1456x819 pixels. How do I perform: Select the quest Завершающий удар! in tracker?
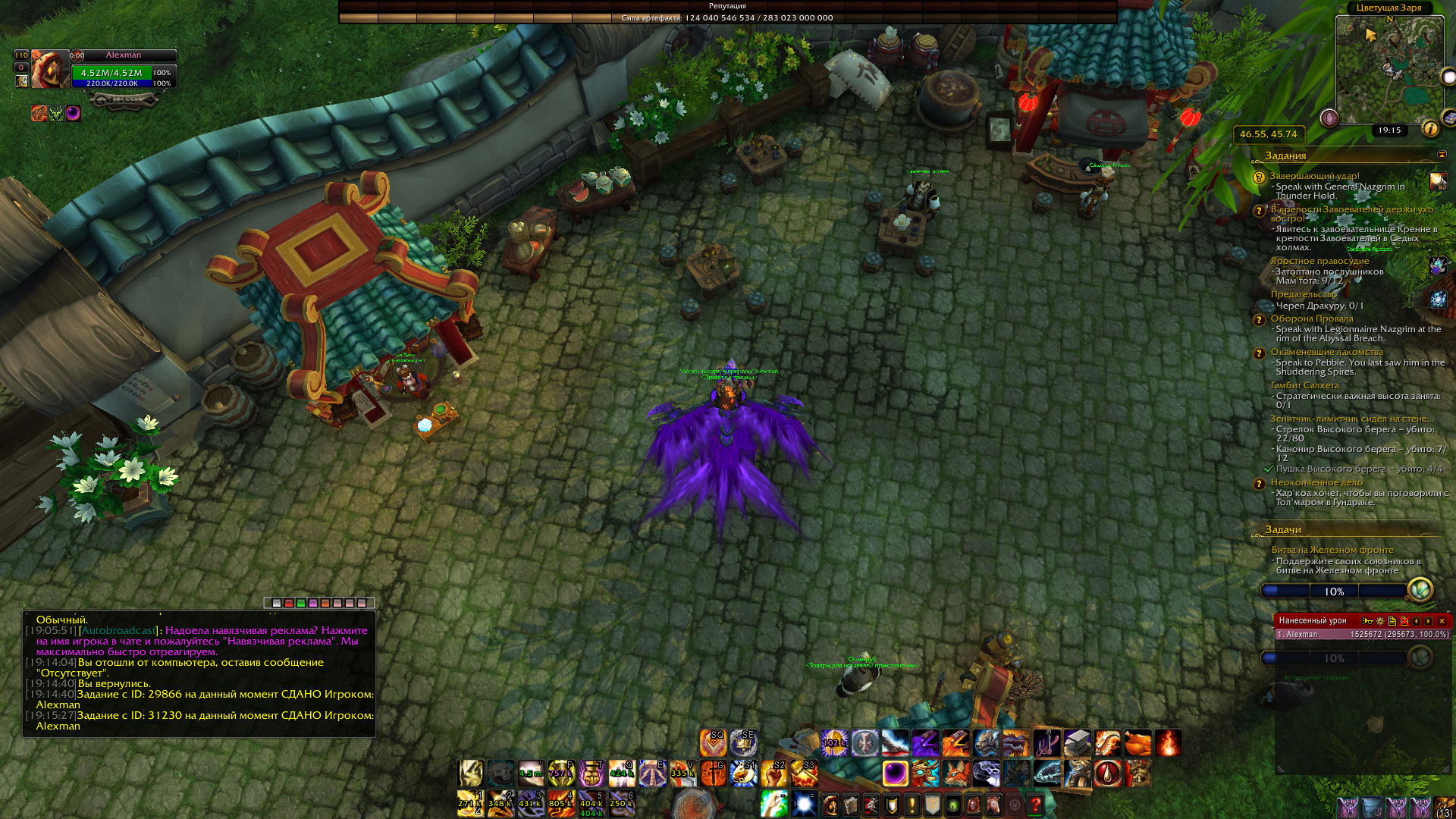click(x=1315, y=176)
